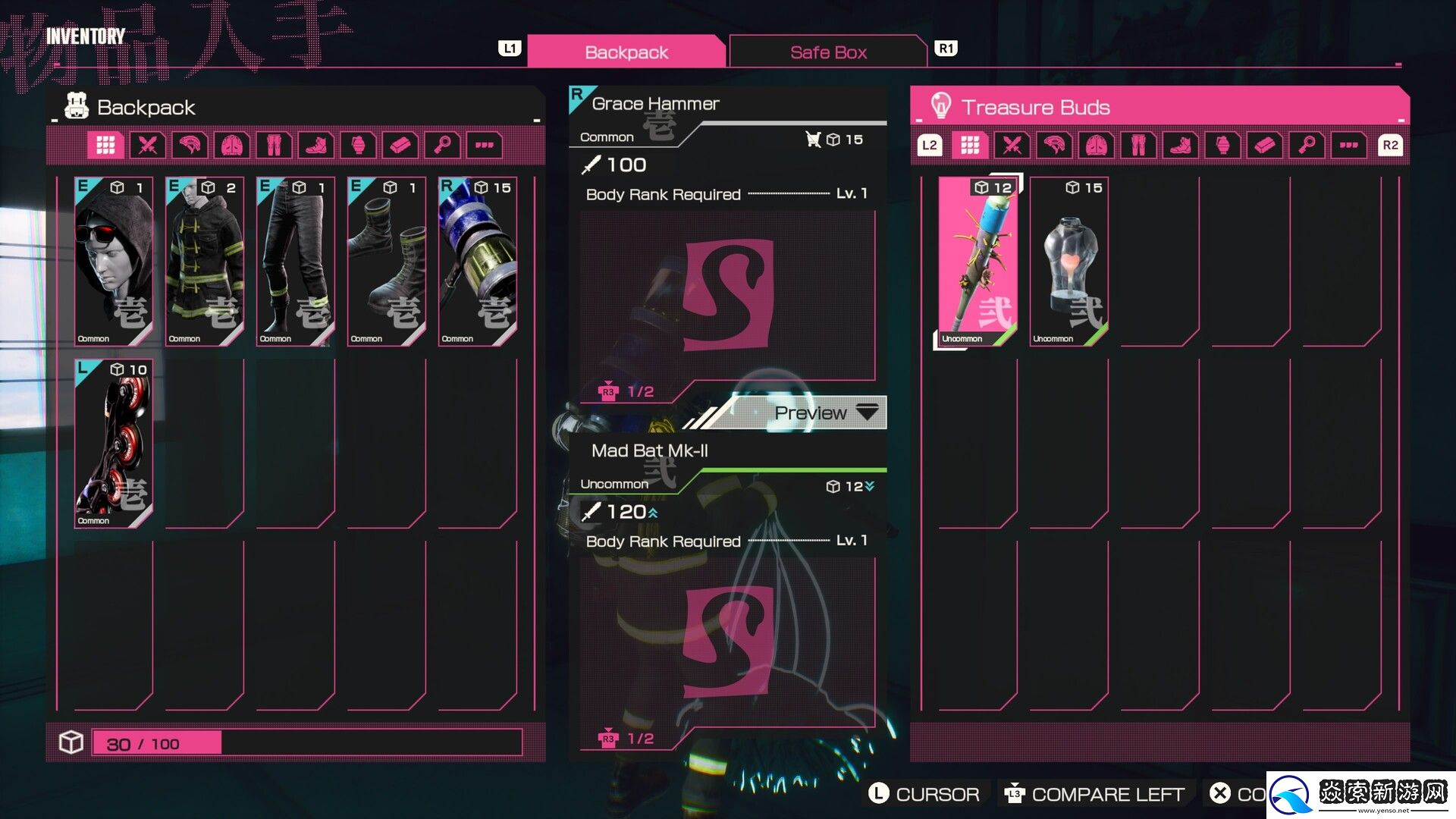The height and width of the screenshot is (819, 1456).
Task: Filter Treasure Buds by weapons icon
Action: tap(1012, 145)
